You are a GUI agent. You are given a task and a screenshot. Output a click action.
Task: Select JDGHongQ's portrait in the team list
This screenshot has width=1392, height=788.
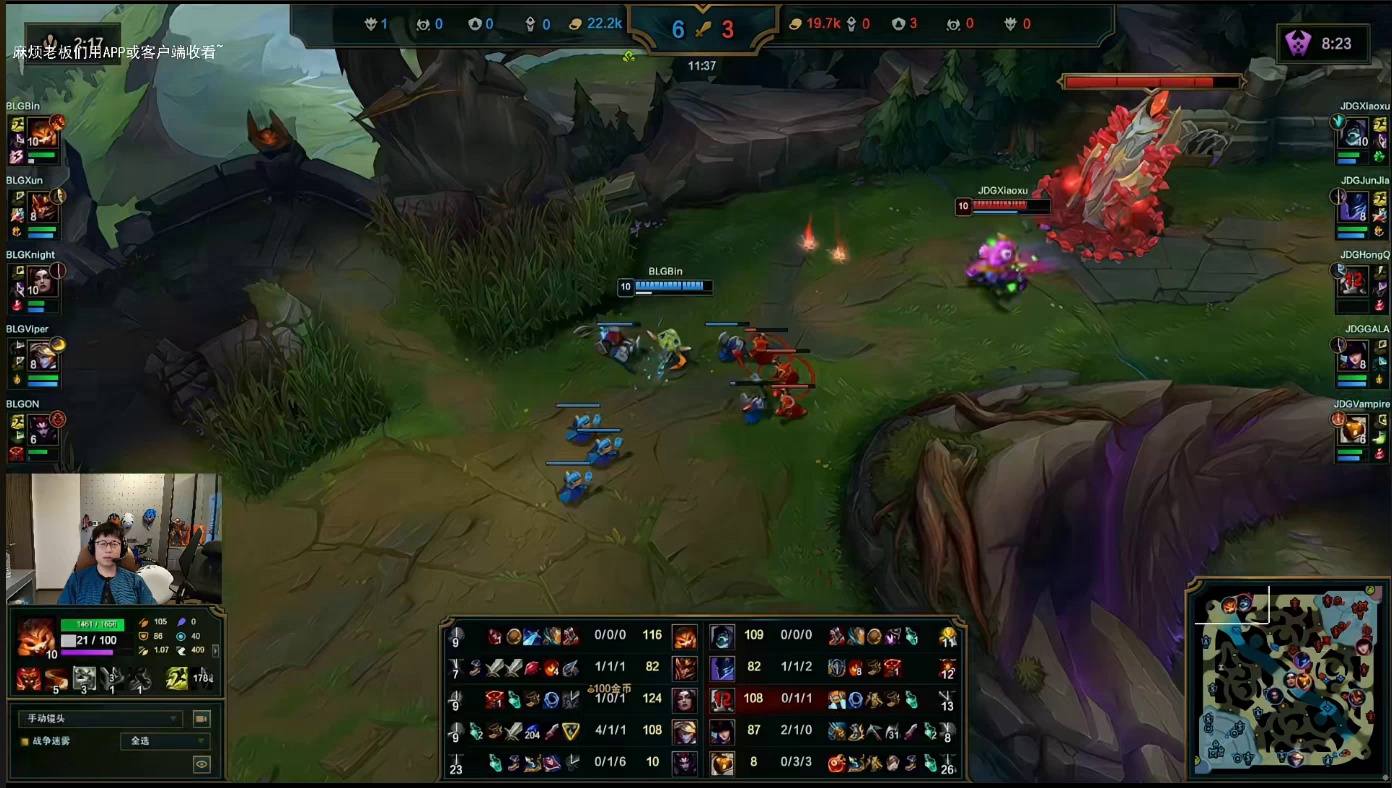[1355, 282]
